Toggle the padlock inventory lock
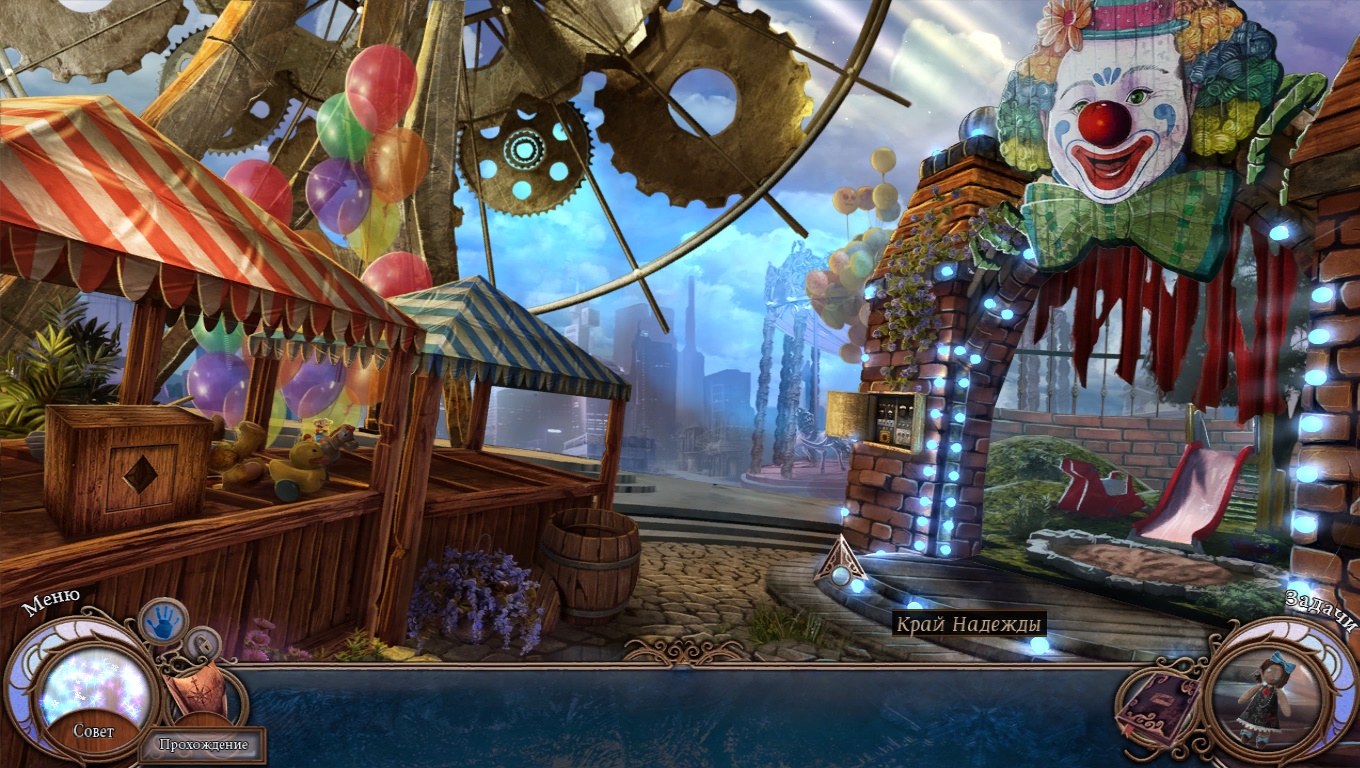Image resolution: width=1360 pixels, height=768 pixels. 204,643
